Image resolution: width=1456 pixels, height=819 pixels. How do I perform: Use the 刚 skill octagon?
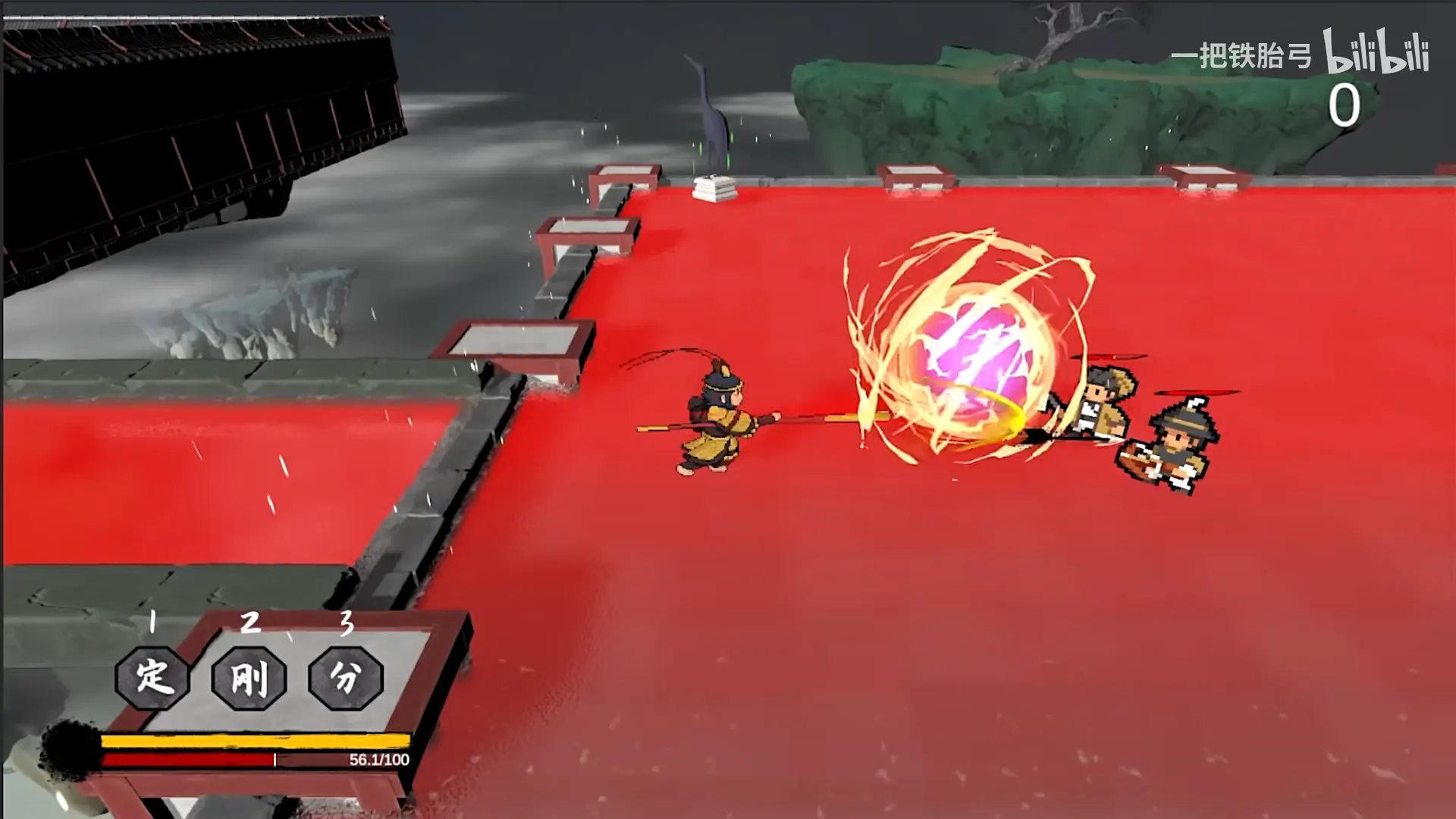coord(249,676)
